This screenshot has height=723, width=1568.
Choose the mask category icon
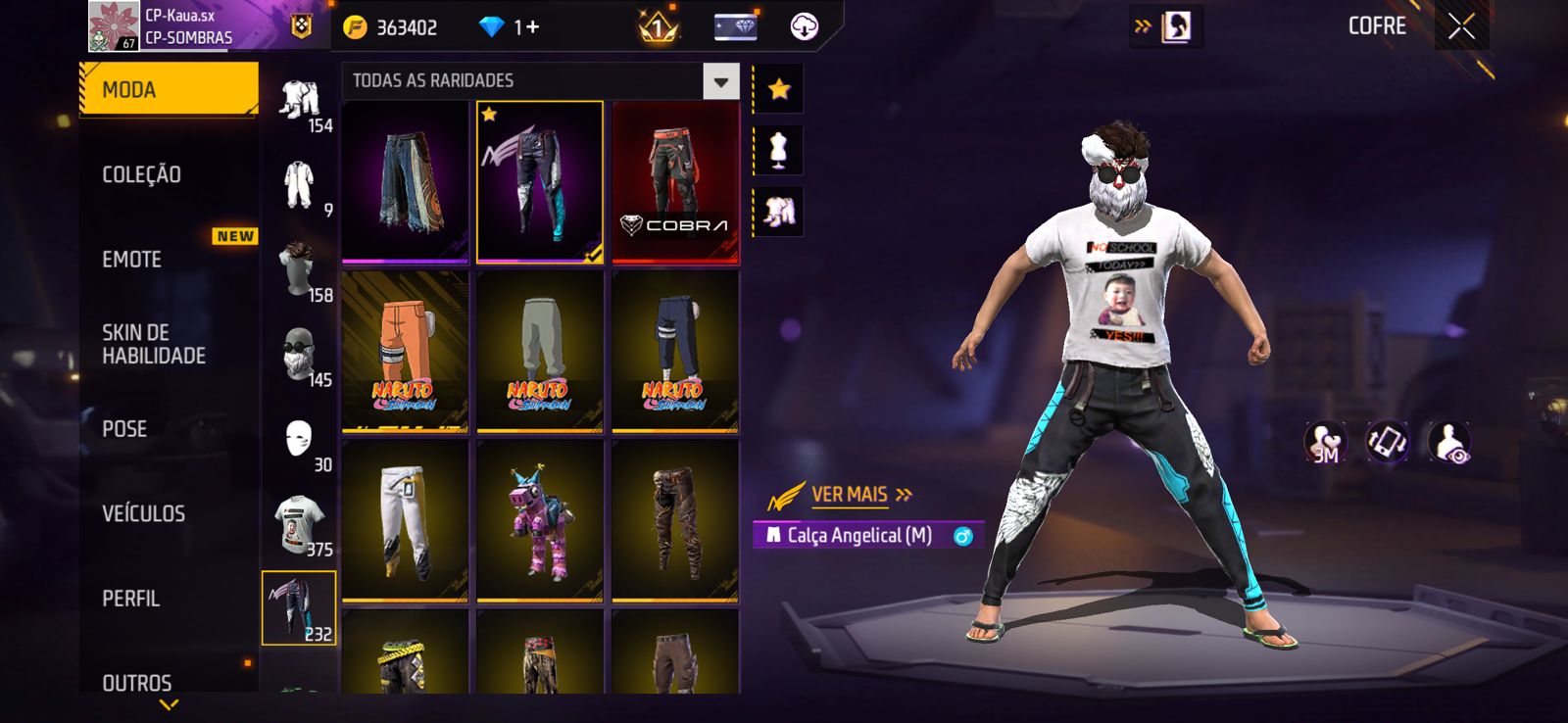point(299,440)
